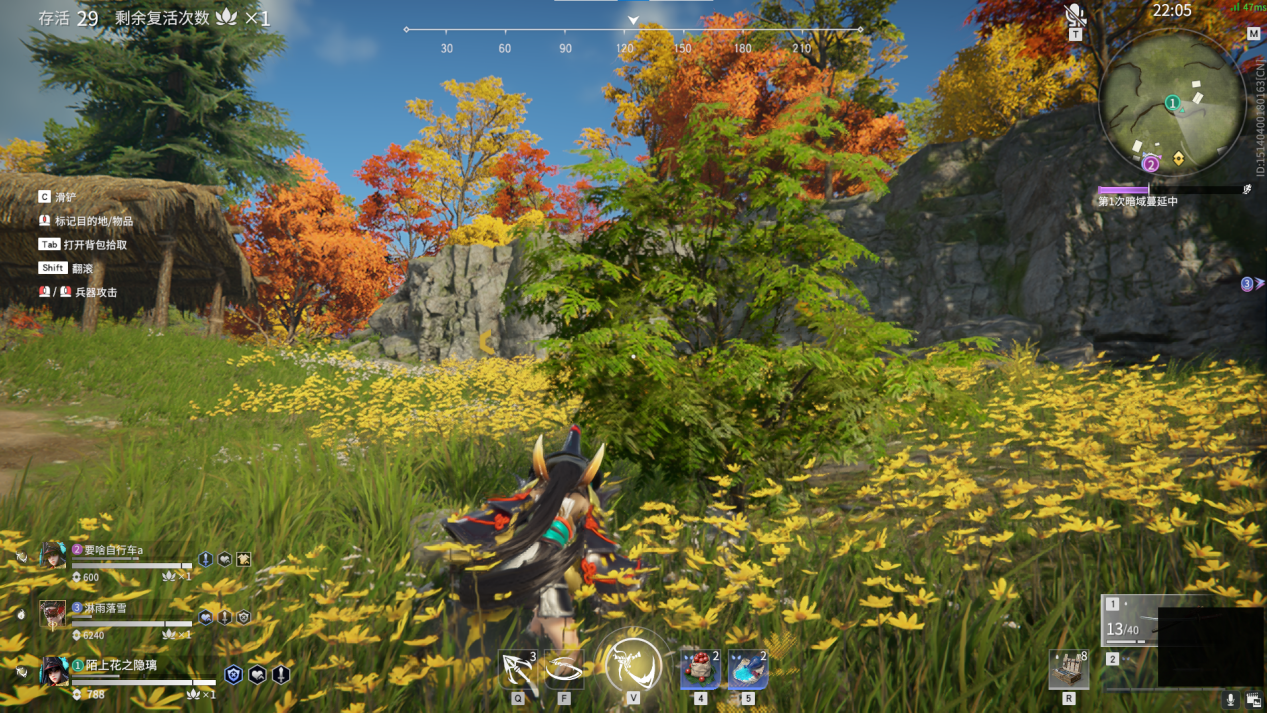Click teammate 要啥自行车a portrait
This screenshot has height=713, width=1267.
[x=53, y=555]
